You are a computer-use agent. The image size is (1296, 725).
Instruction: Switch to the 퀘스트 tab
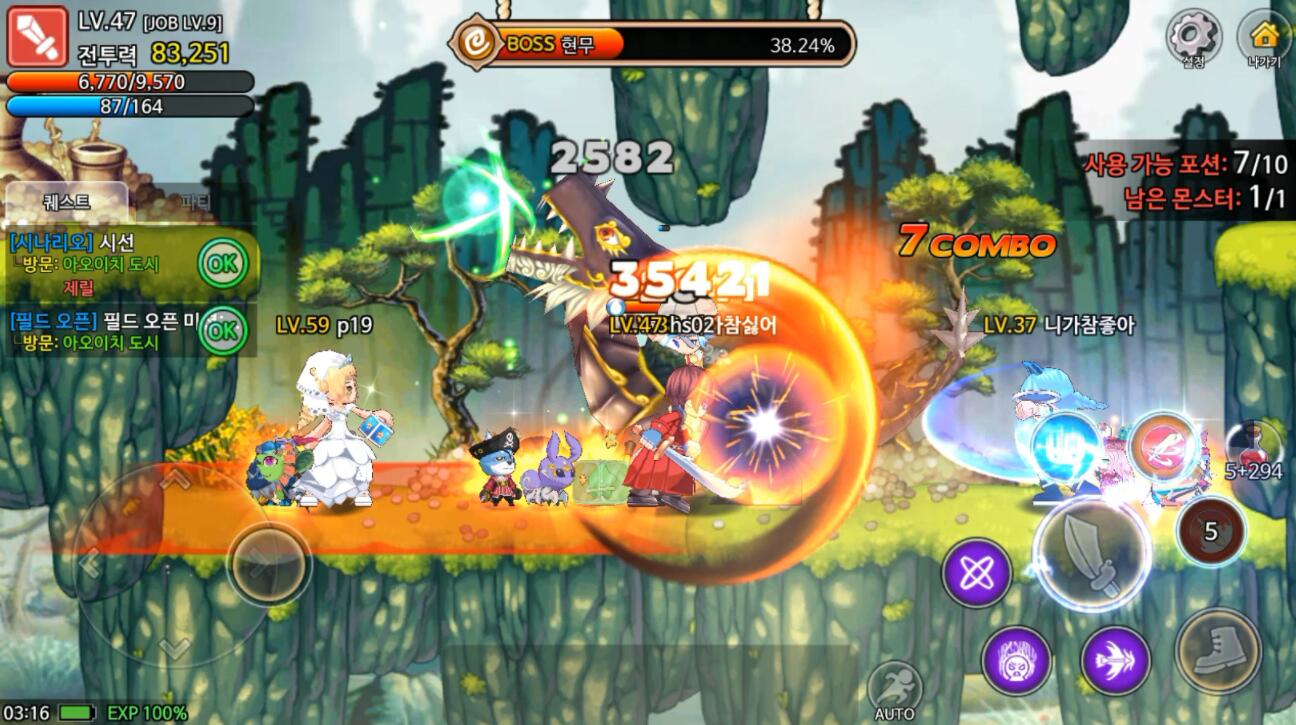click(x=67, y=201)
